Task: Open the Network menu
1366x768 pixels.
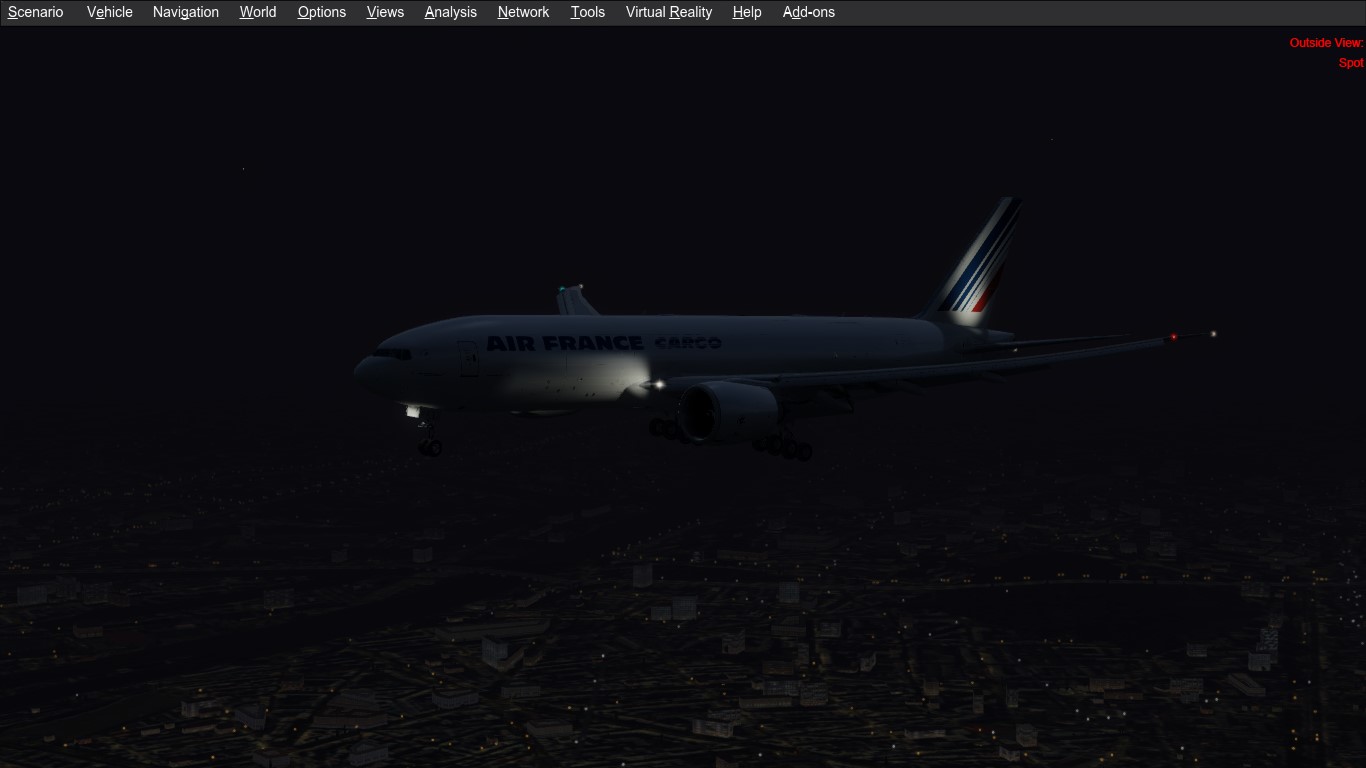Action: point(524,12)
